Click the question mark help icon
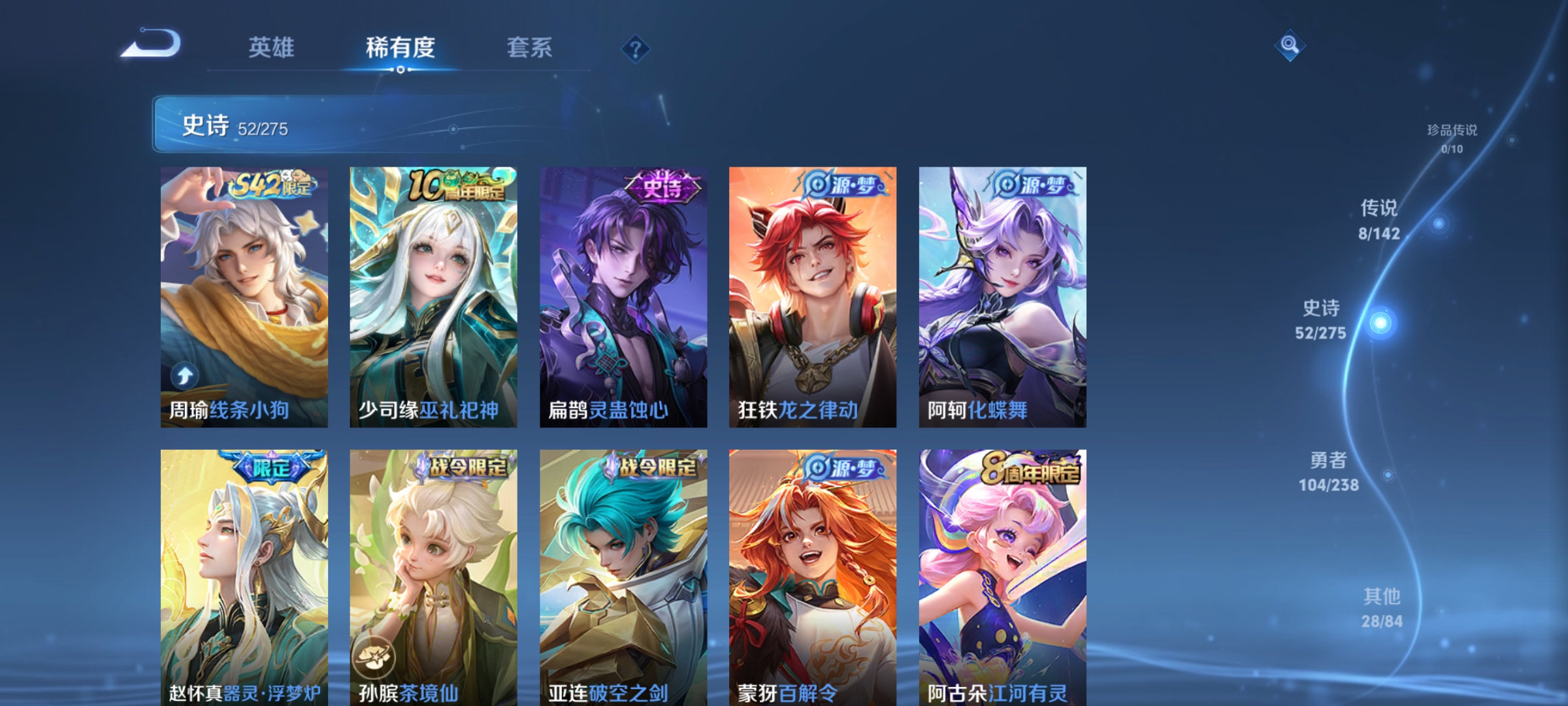The width and height of the screenshot is (1568, 706). (x=636, y=49)
